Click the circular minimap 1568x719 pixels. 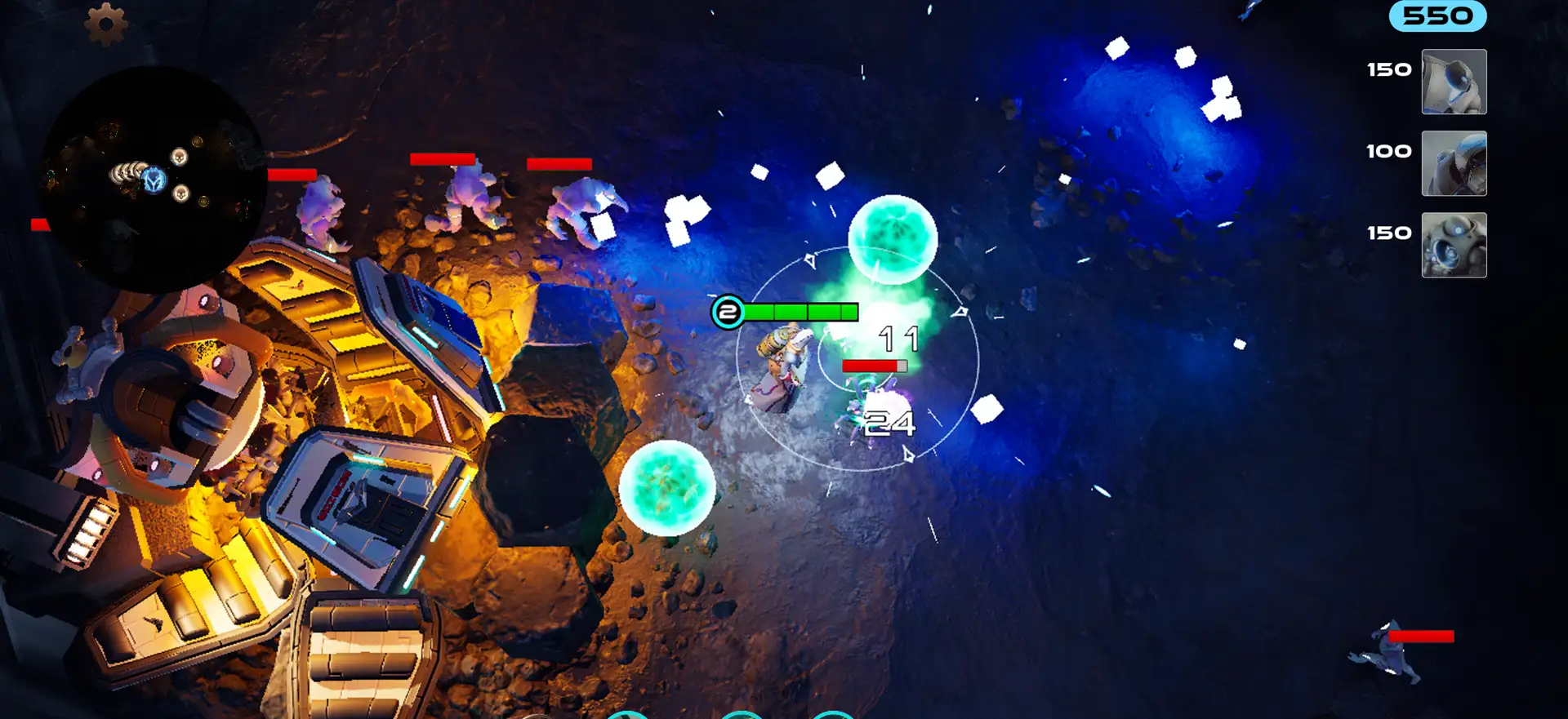[154, 180]
